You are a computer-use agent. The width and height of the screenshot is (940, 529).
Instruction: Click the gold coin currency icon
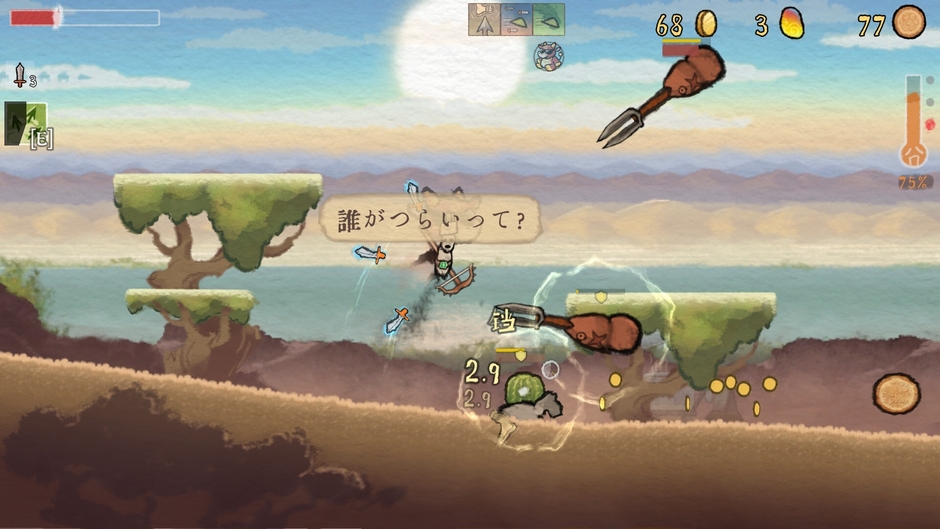tap(706, 23)
